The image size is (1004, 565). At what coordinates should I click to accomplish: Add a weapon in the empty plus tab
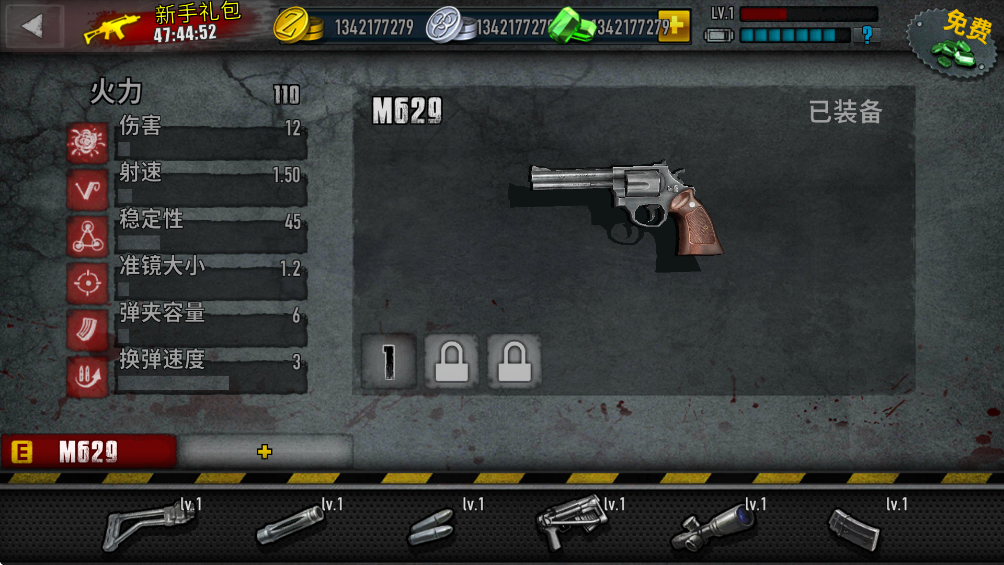(264, 452)
